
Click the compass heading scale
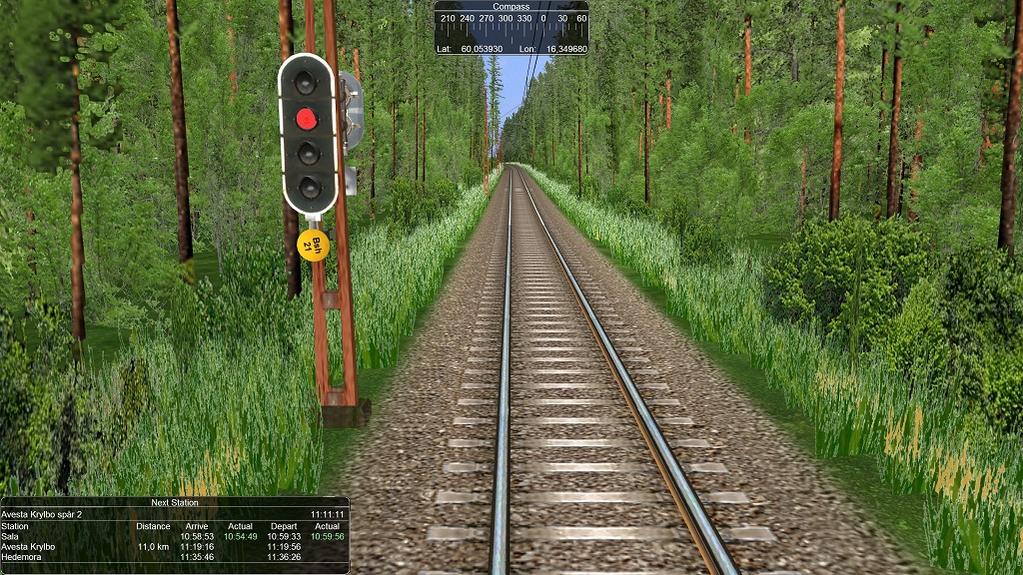pyautogui.click(x=511, y=25)
